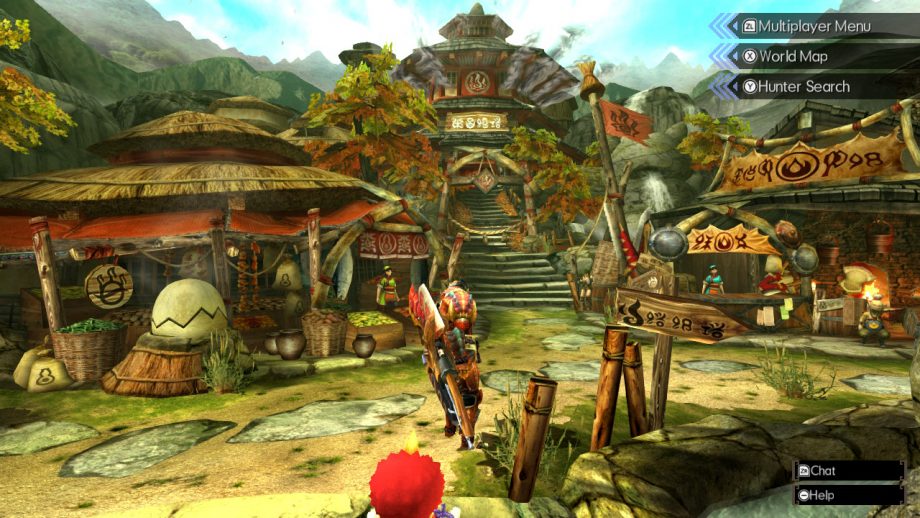
Task: Open the Multiplayer Menu
Action: tap(813, 26)
